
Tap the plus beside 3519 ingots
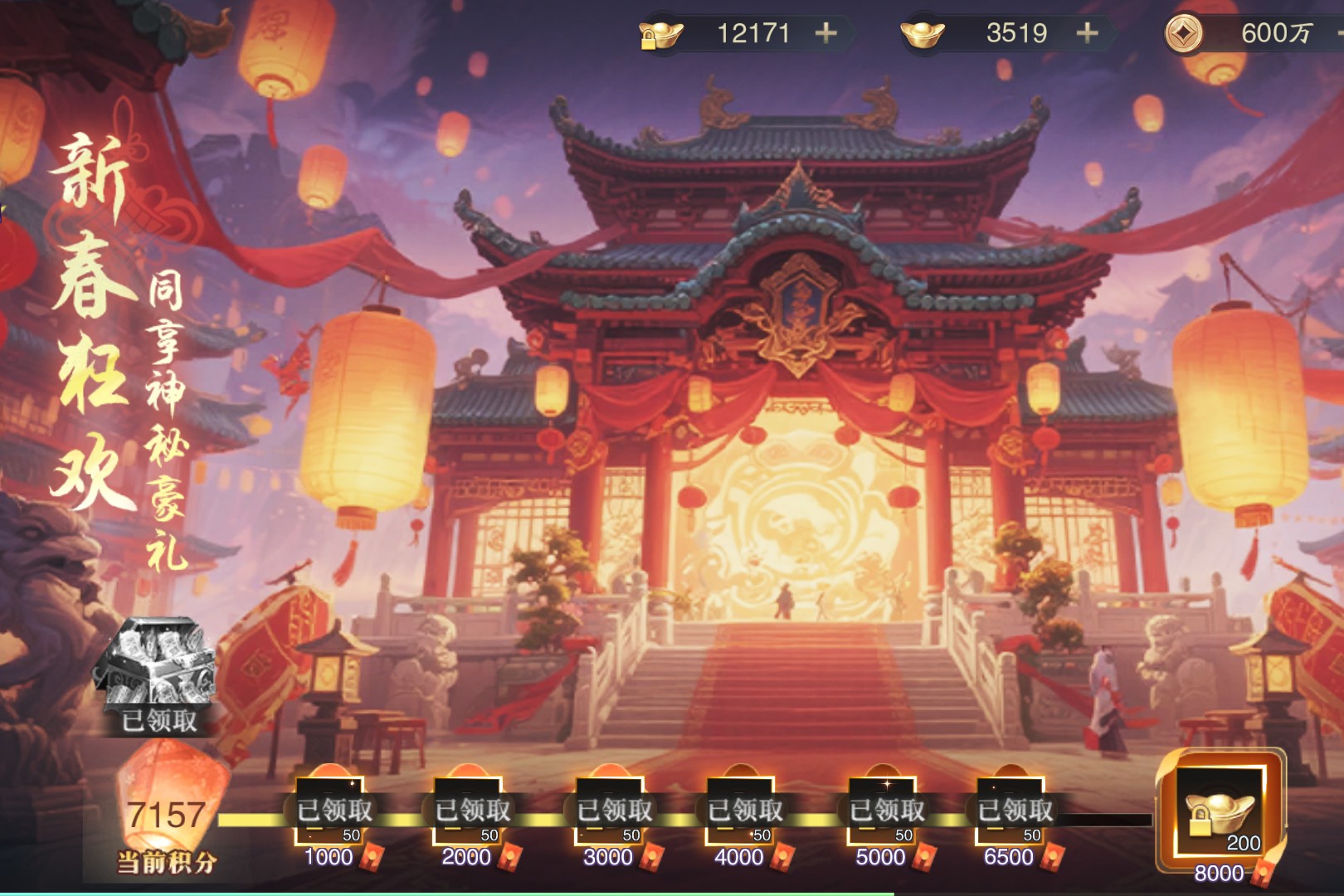[x=1087, y=33]
